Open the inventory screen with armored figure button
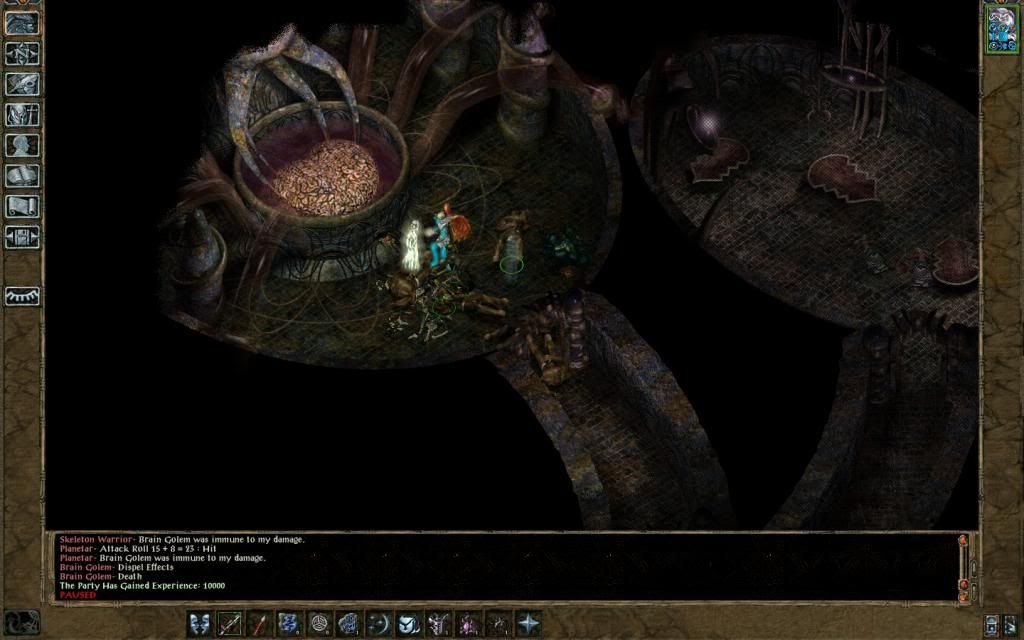 click(x=22, y=115)
